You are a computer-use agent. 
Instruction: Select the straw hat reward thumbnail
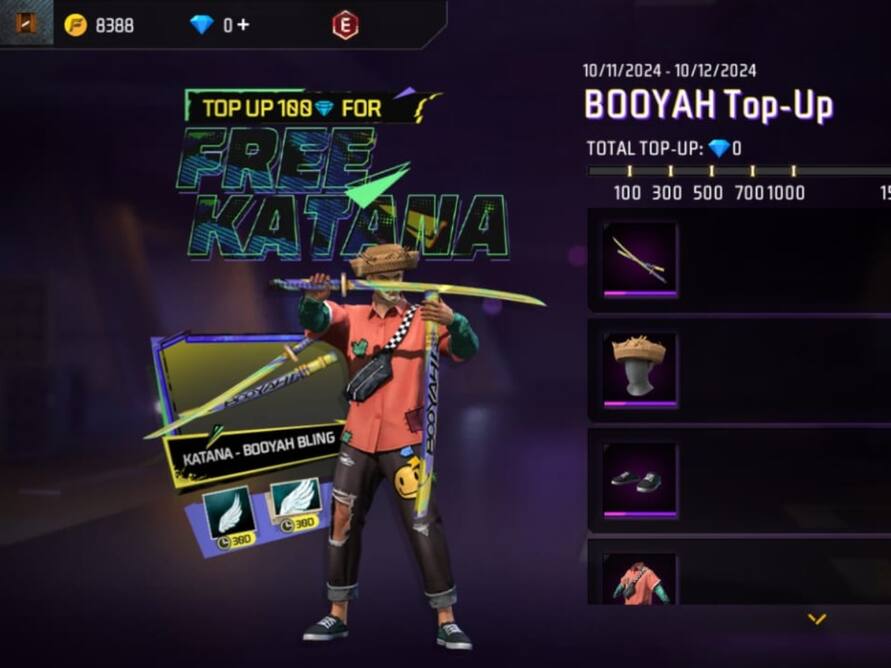point(640,369)
